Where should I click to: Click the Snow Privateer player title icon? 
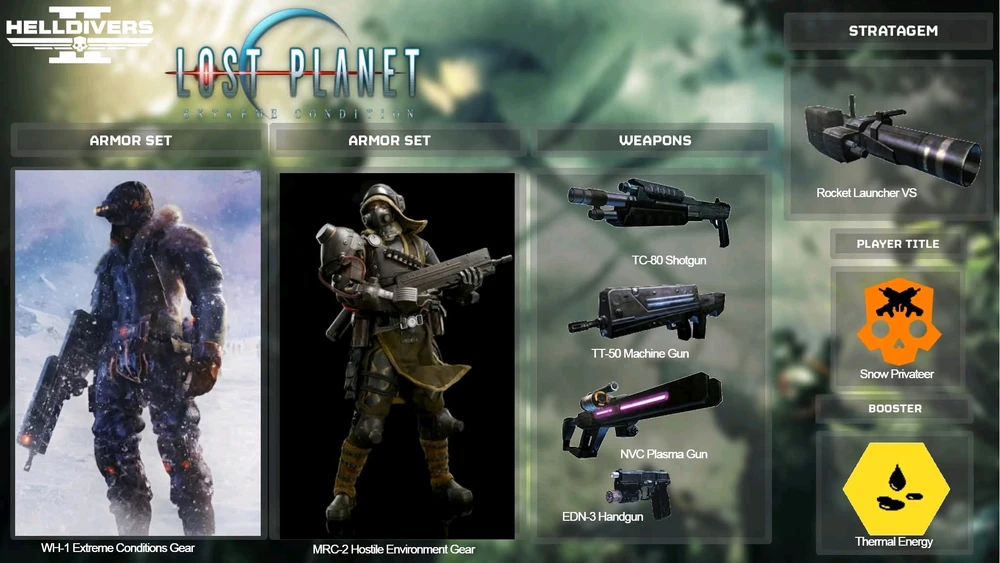pos(896,321)
